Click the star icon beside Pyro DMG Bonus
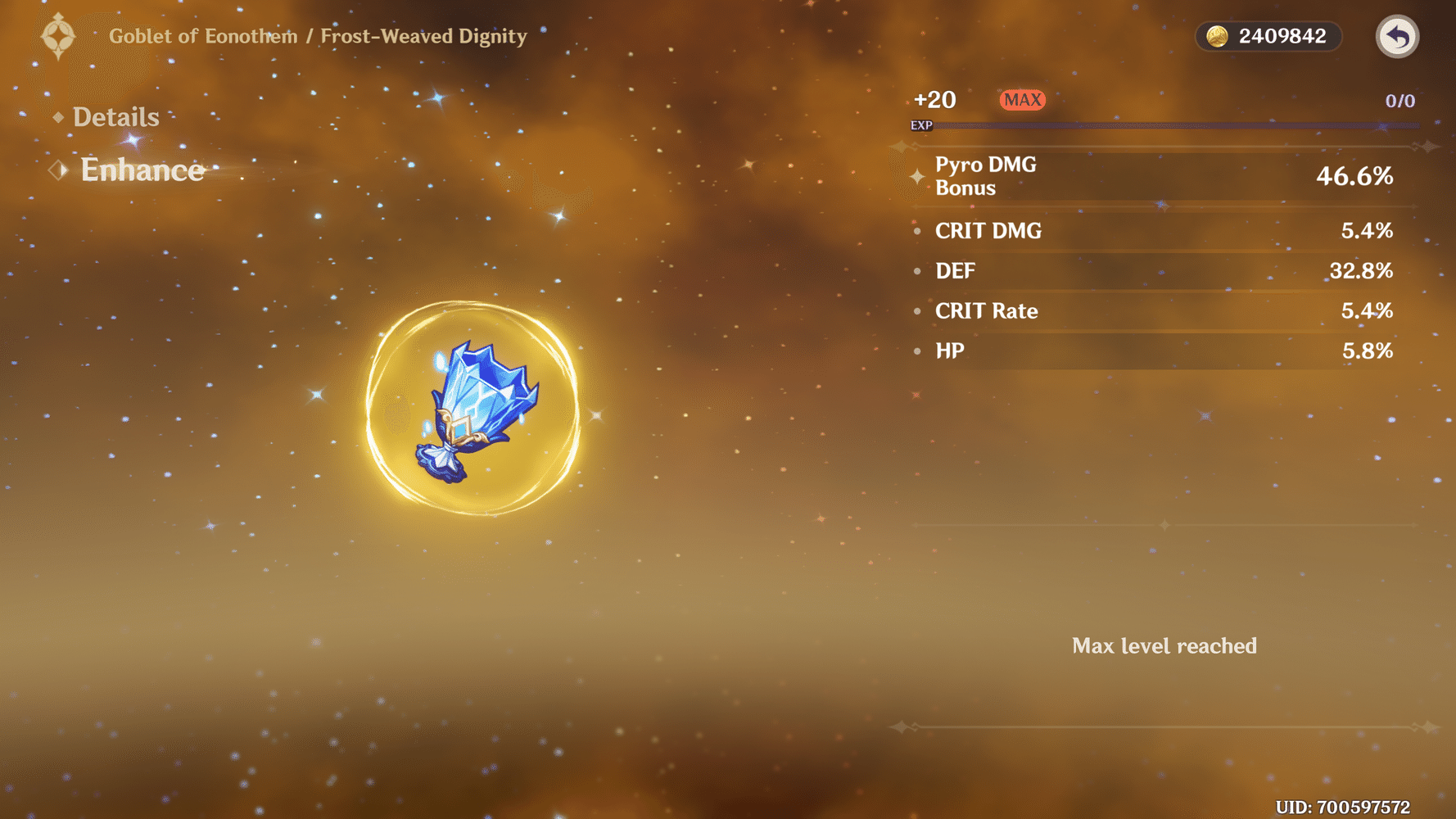Image resolution: width=1456 pixels, height=819 pixels. click(x=916, y=176)
